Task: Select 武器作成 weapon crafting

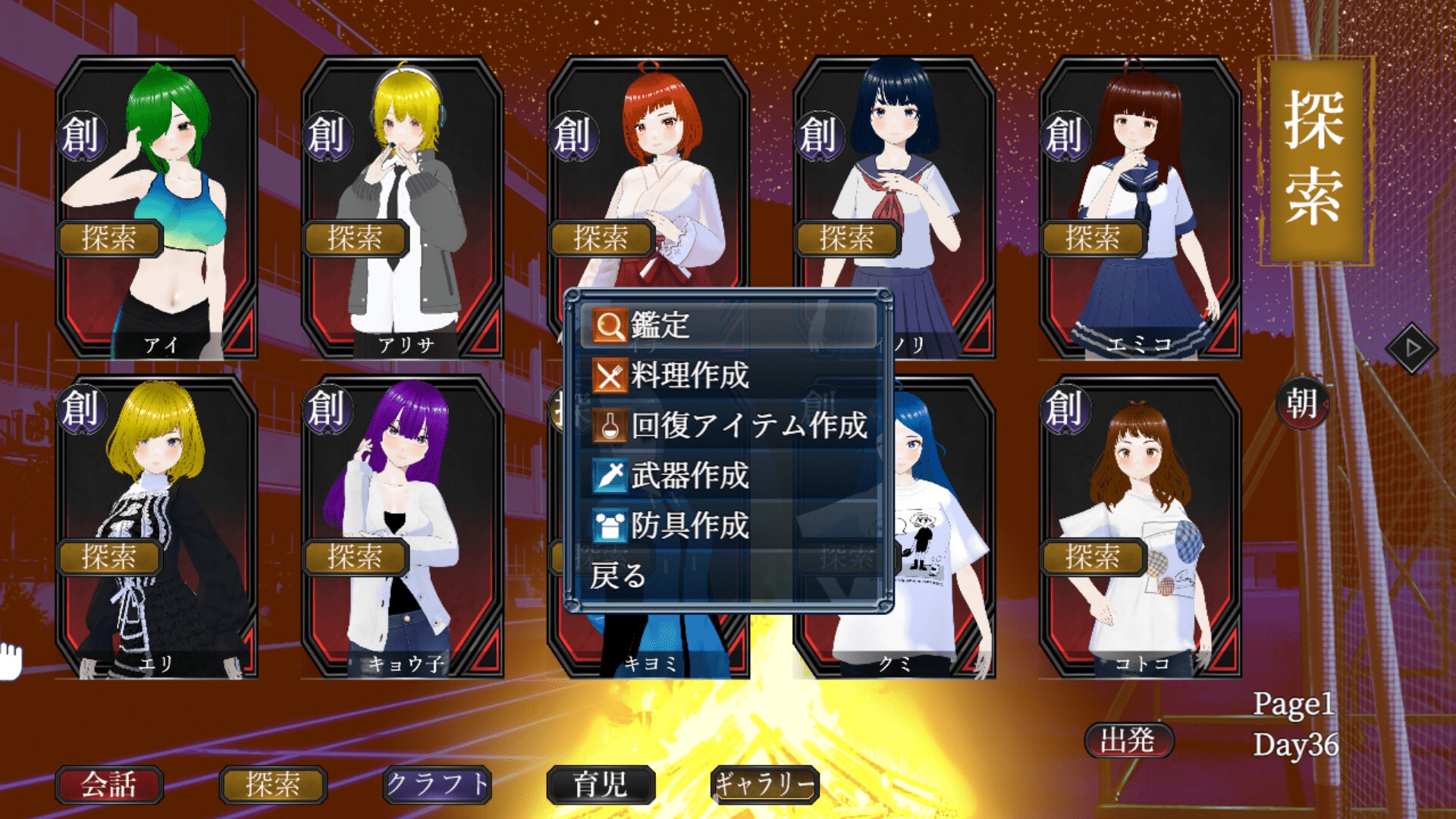Action: click(728, 475)
